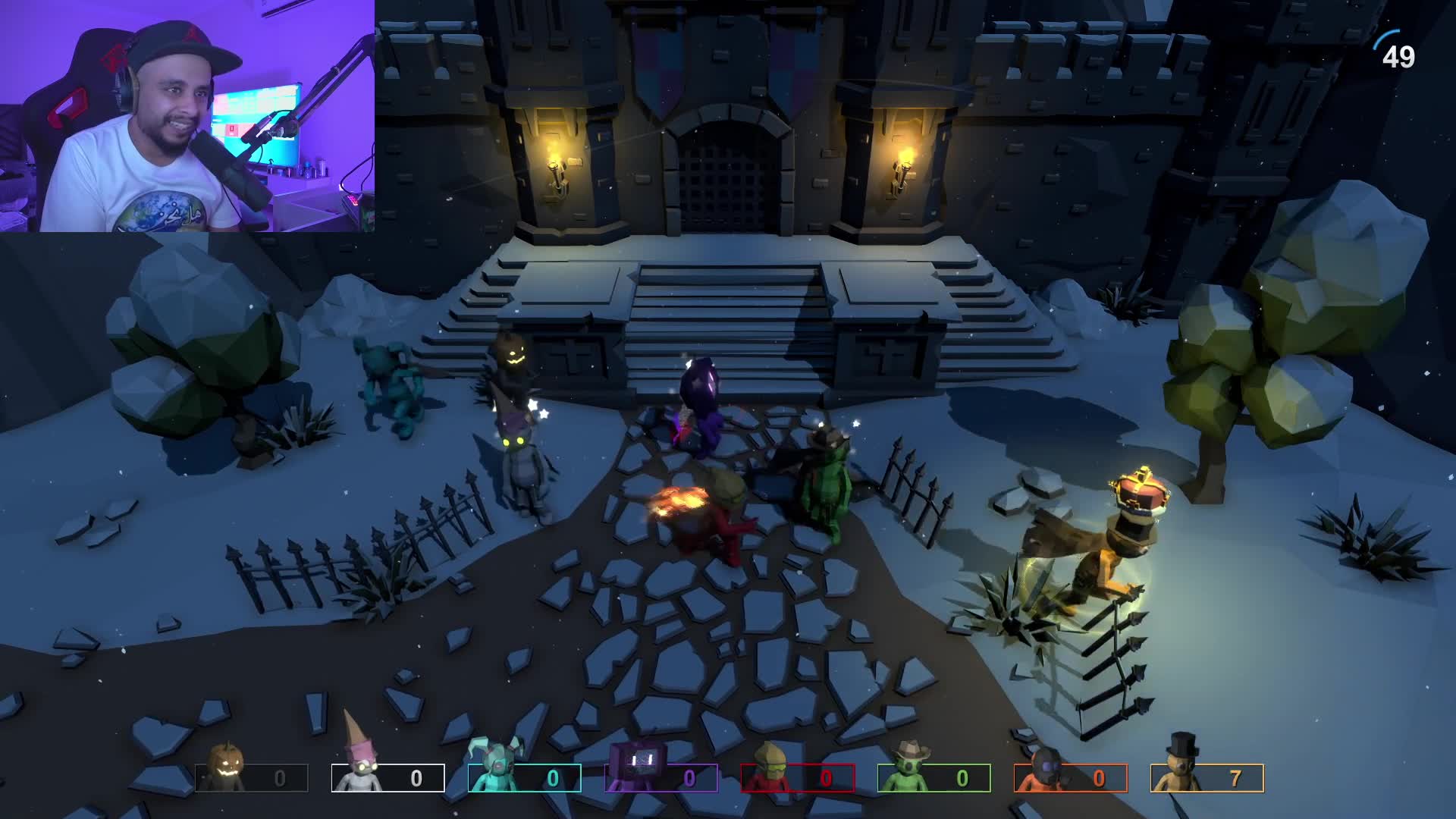Select the pumpkin head player panel
The image size is (1456, 819).
pyautogui.click(x=252, y=777)
